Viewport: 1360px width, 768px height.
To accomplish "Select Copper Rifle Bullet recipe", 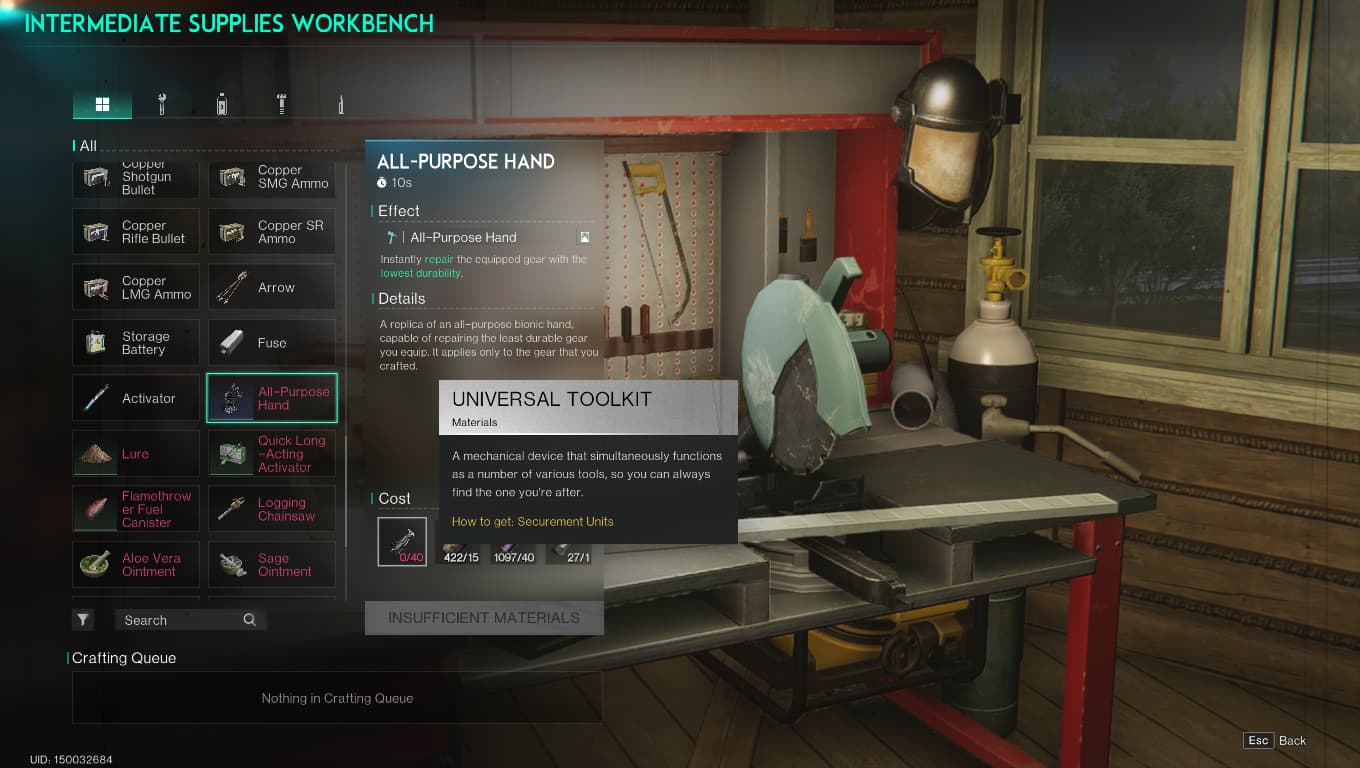I will [136, 232].
